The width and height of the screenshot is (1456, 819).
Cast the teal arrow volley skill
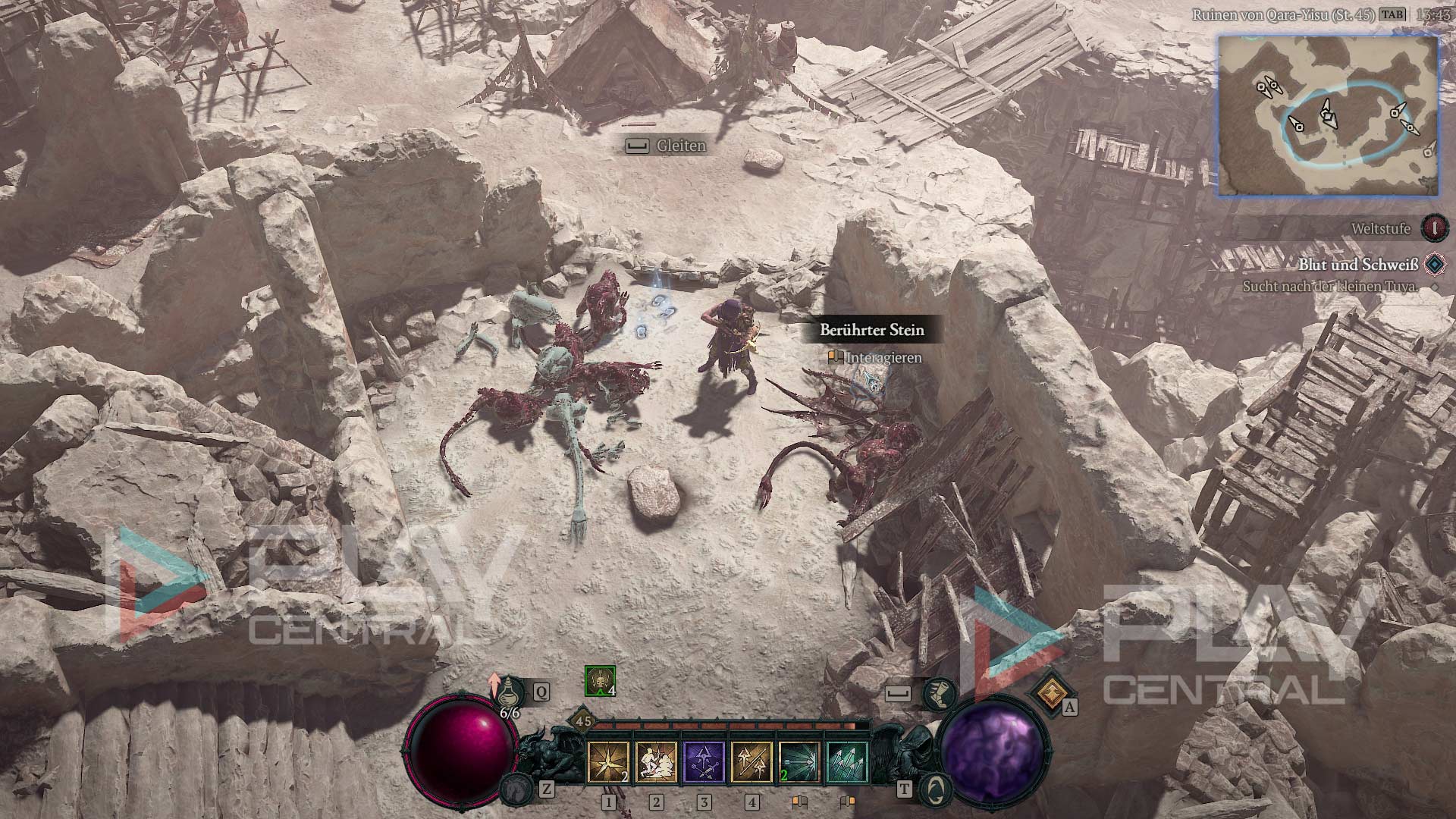coord(847,762)
